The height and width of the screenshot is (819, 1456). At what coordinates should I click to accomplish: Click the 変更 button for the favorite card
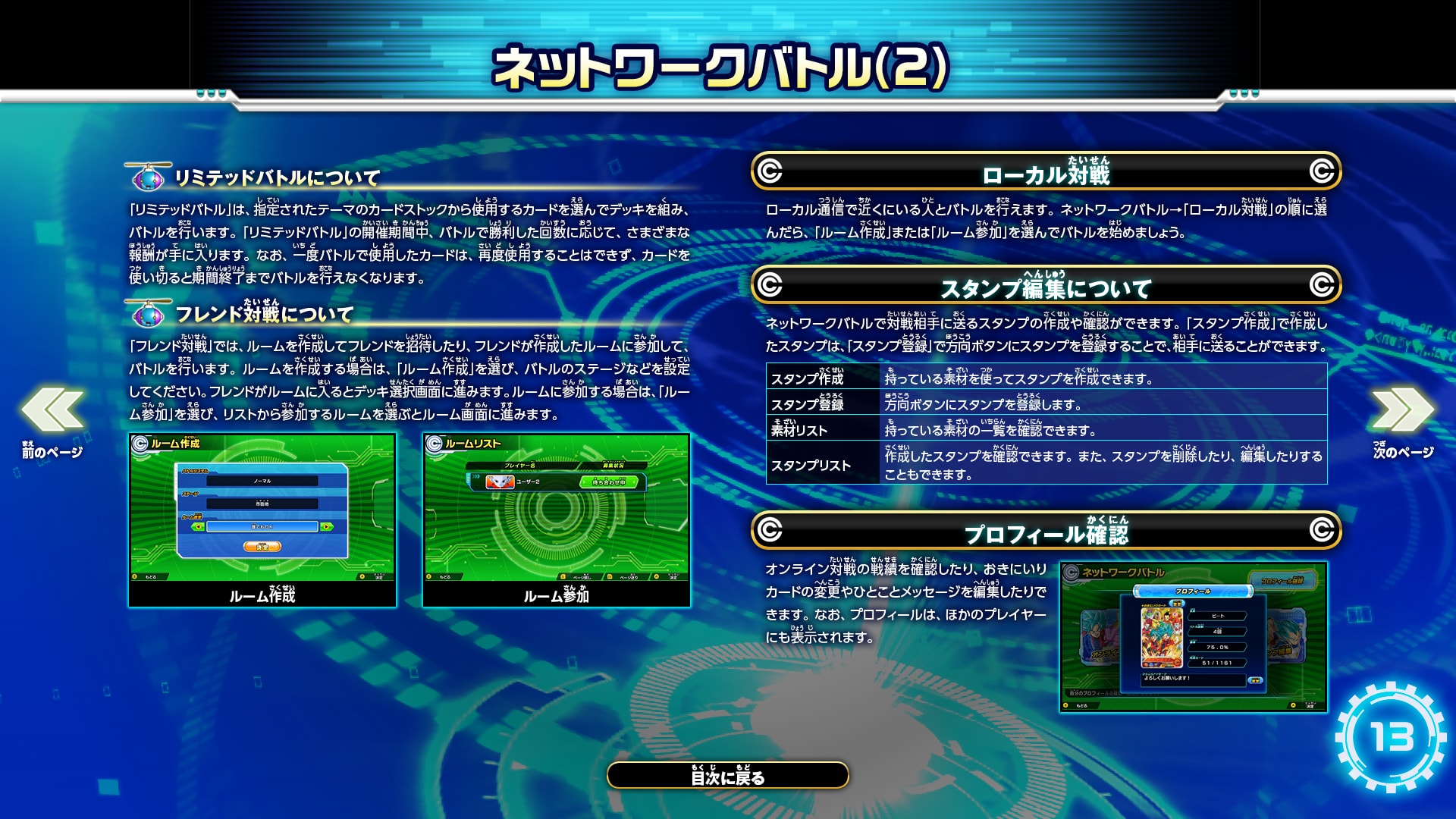(x=1178, y=603)
